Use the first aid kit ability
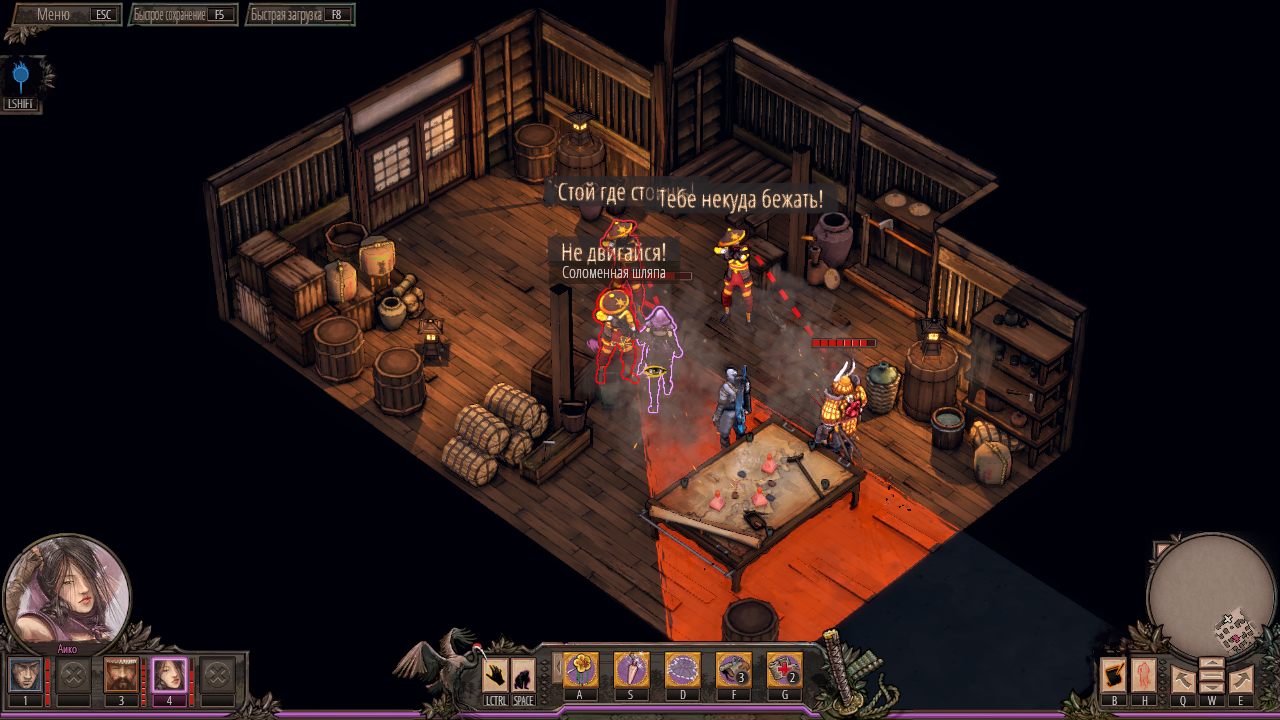 point(785,668)
